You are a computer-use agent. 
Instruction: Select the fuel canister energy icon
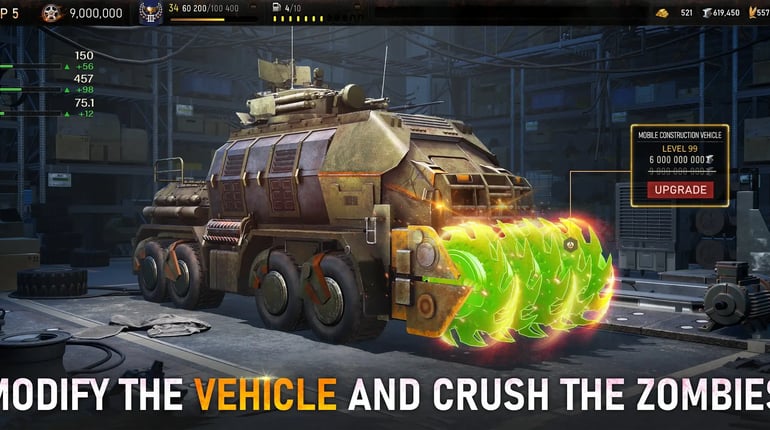click(277, 9)
